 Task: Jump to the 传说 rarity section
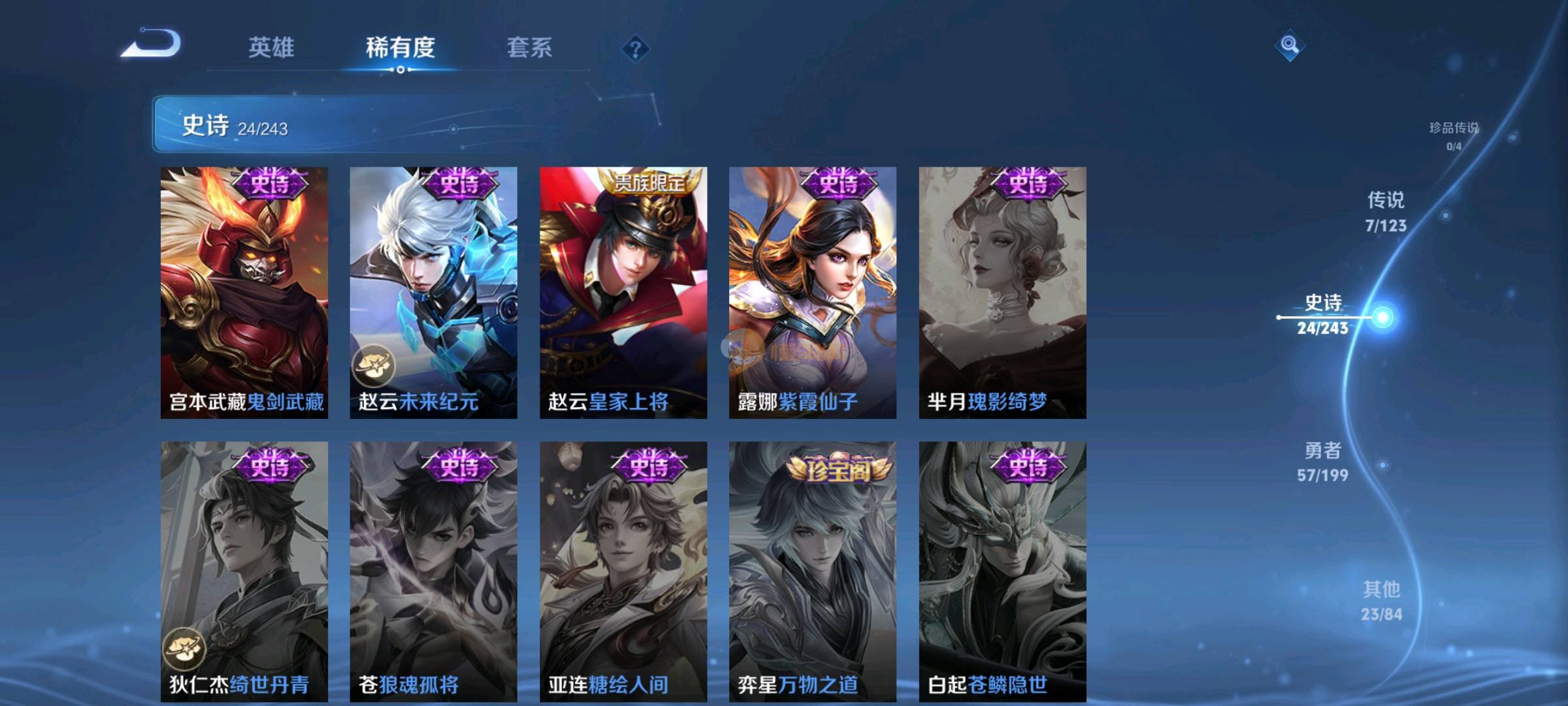(x=1386, y=211)
